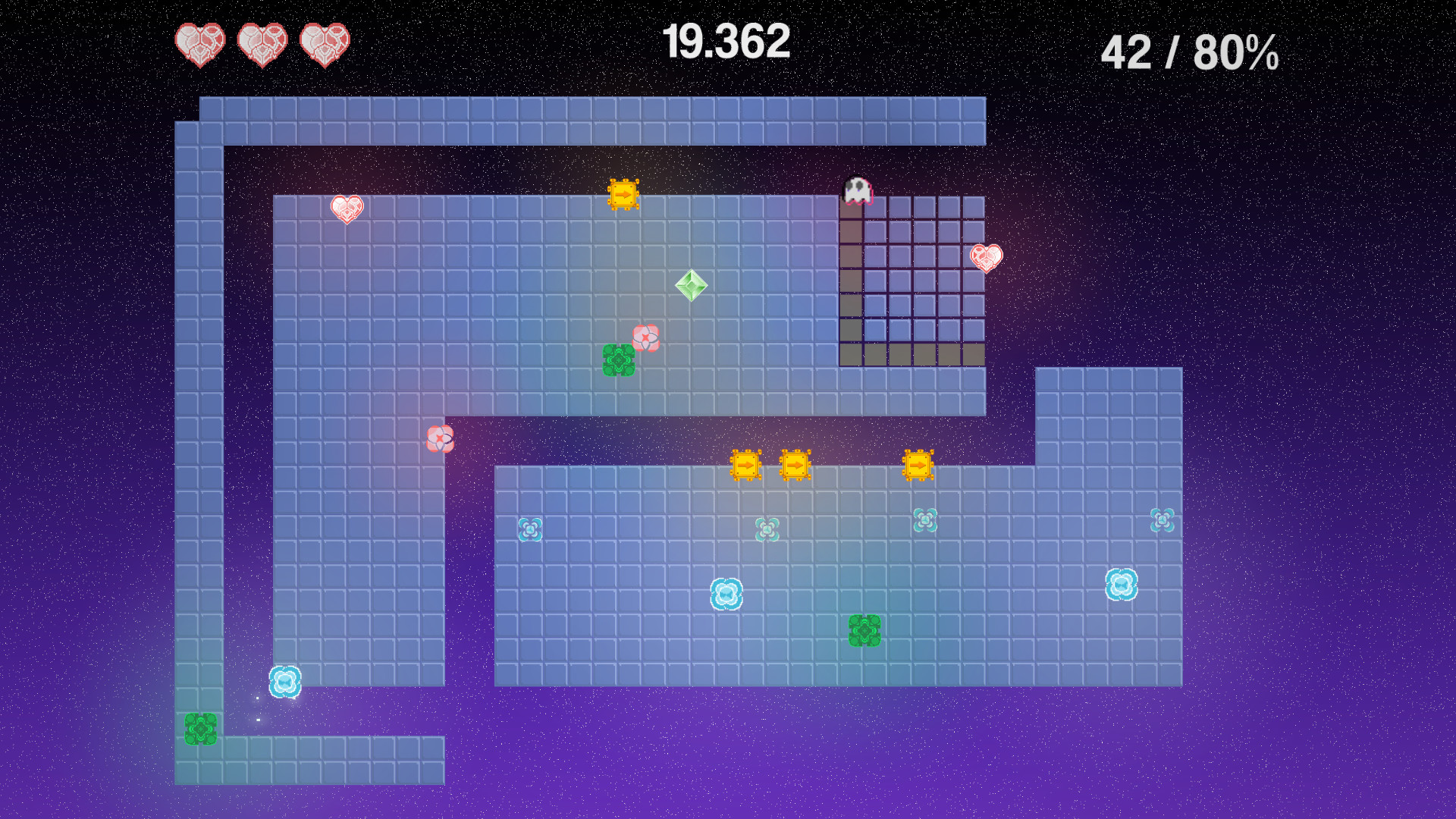Pick up the heart near the top-left platform
Screen dimensions: 1456x819
[346, 210]
